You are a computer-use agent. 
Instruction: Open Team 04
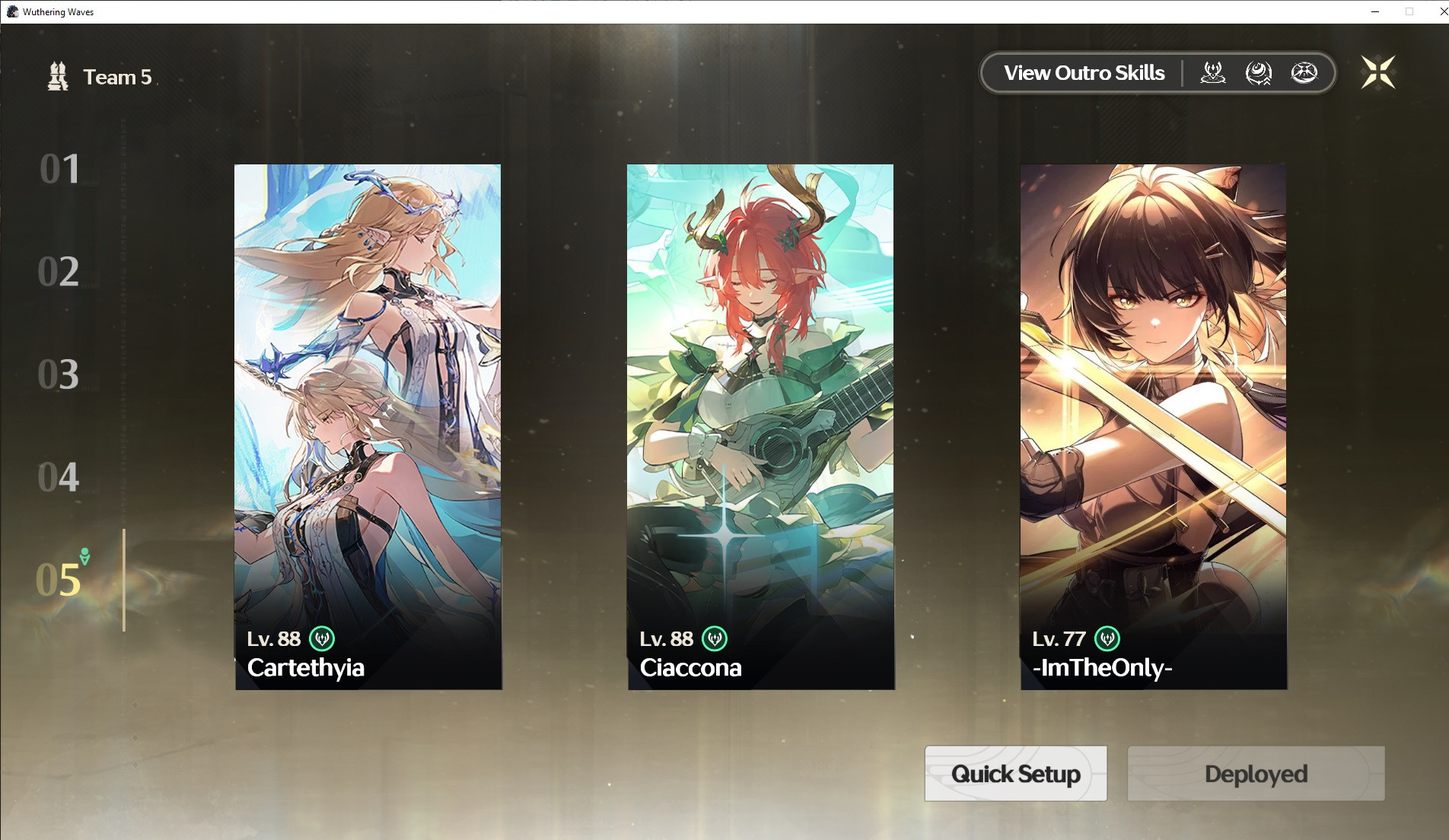pos(61,477)
